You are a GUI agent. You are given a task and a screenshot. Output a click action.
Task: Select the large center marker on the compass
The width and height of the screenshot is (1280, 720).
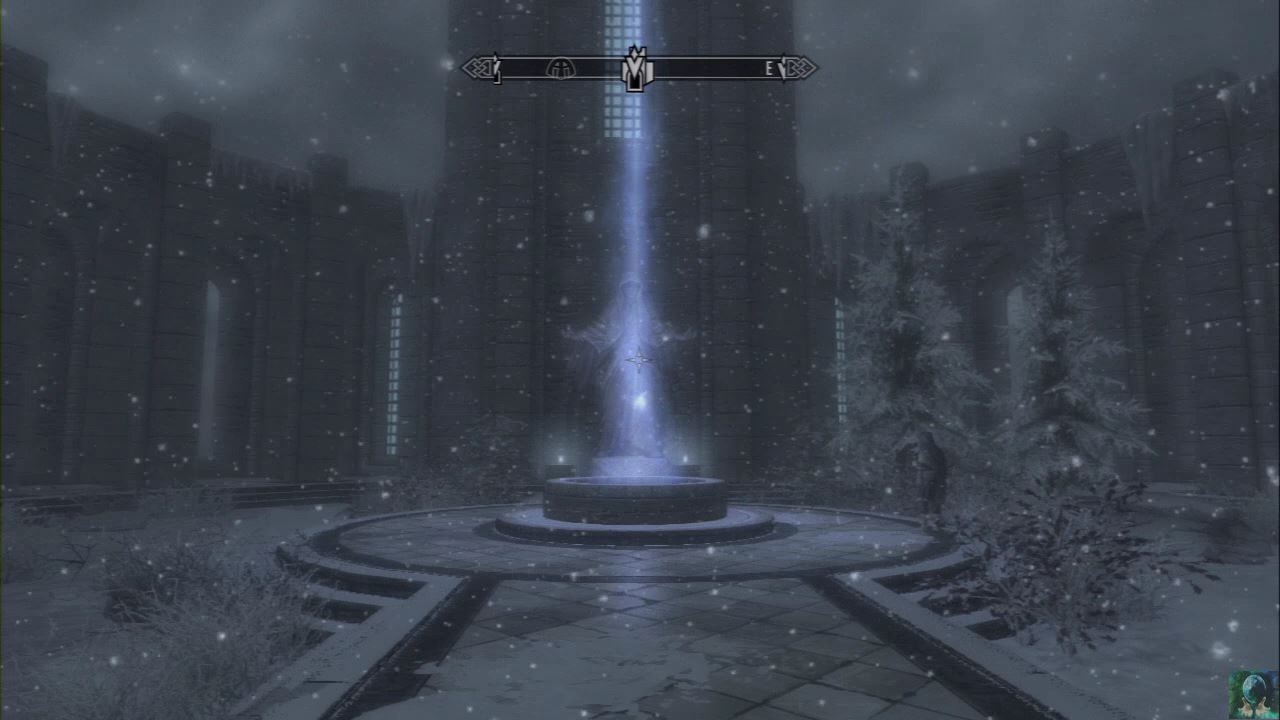(635, 68)
